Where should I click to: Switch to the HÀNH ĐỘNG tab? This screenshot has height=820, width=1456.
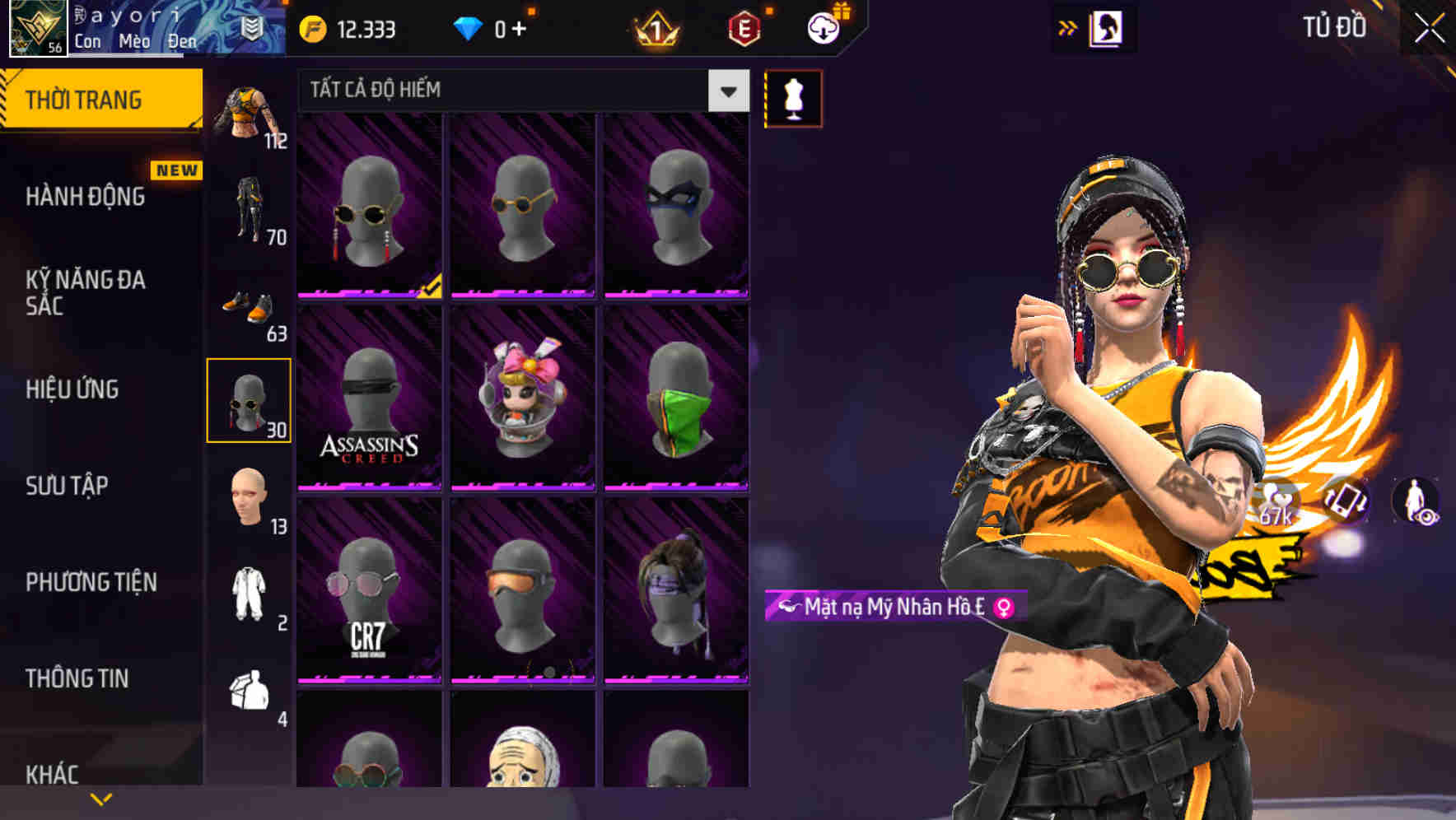pyautogui.click(x=86, y=196)
